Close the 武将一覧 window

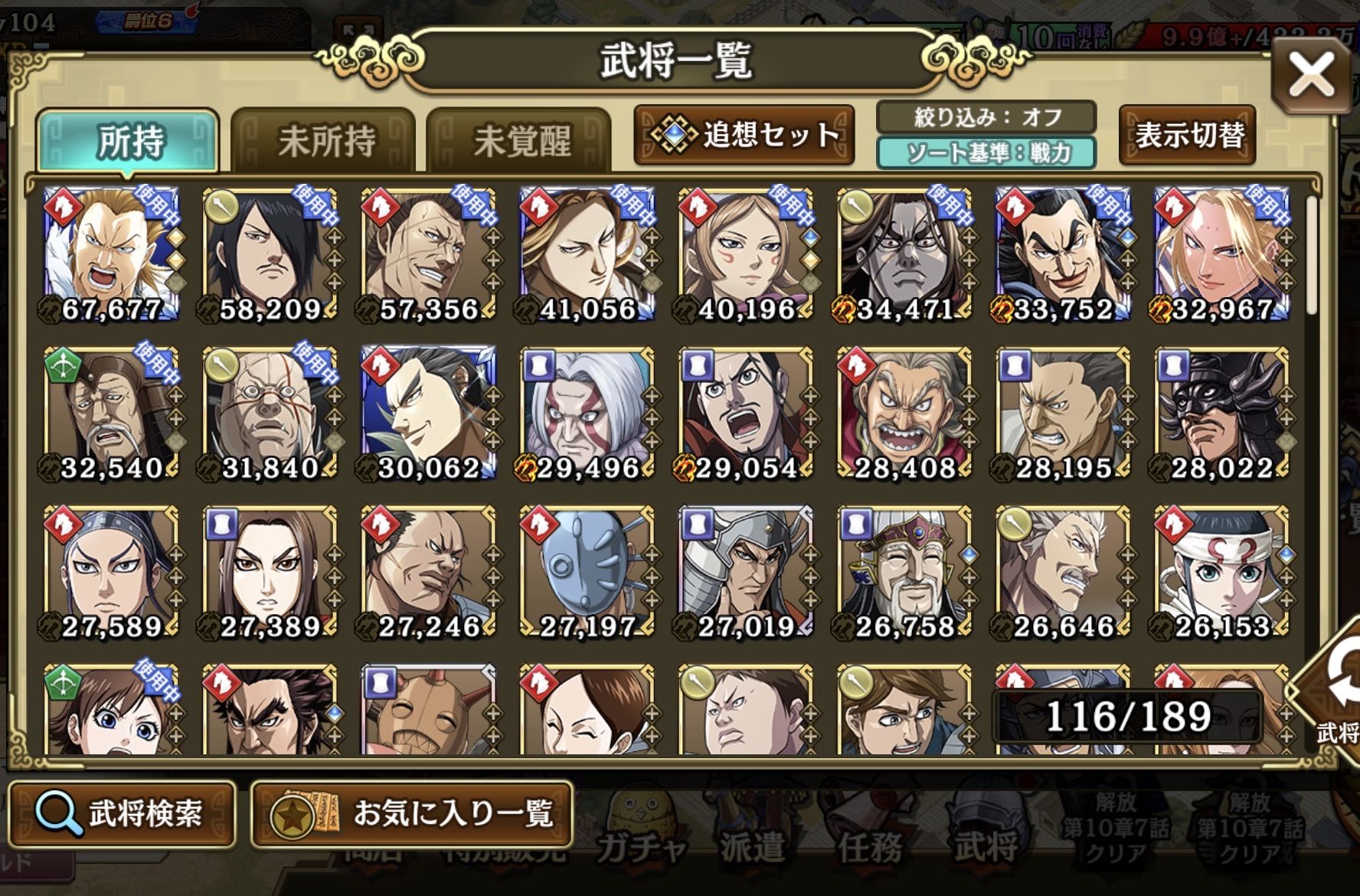tap(1311, 76)
